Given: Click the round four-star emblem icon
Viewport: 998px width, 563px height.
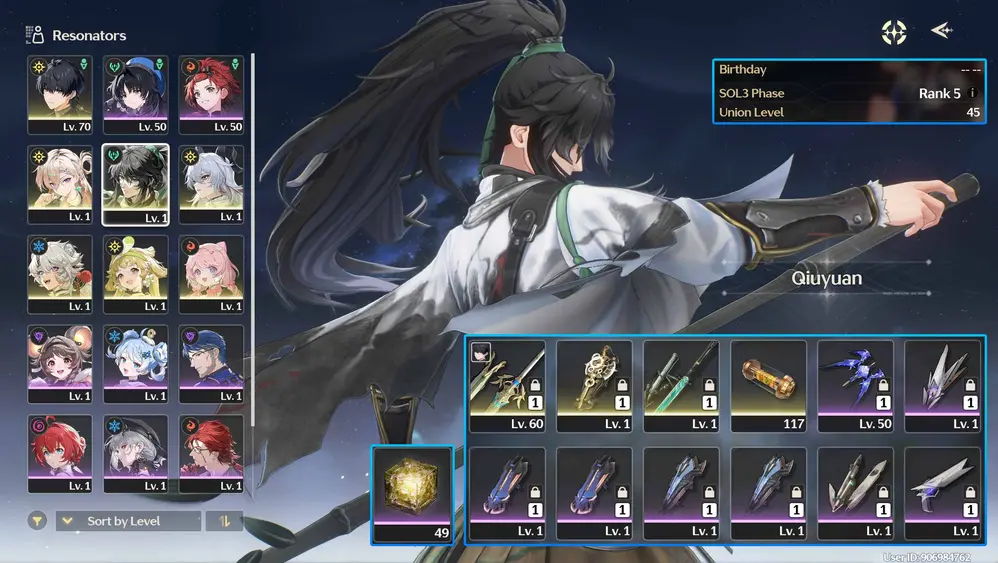Looking at the screenshot, I should tap(893, 32).
